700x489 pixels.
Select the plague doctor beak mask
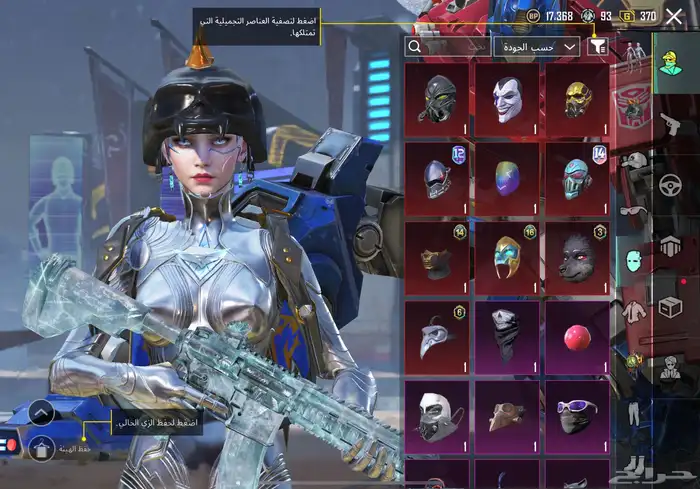436,336
